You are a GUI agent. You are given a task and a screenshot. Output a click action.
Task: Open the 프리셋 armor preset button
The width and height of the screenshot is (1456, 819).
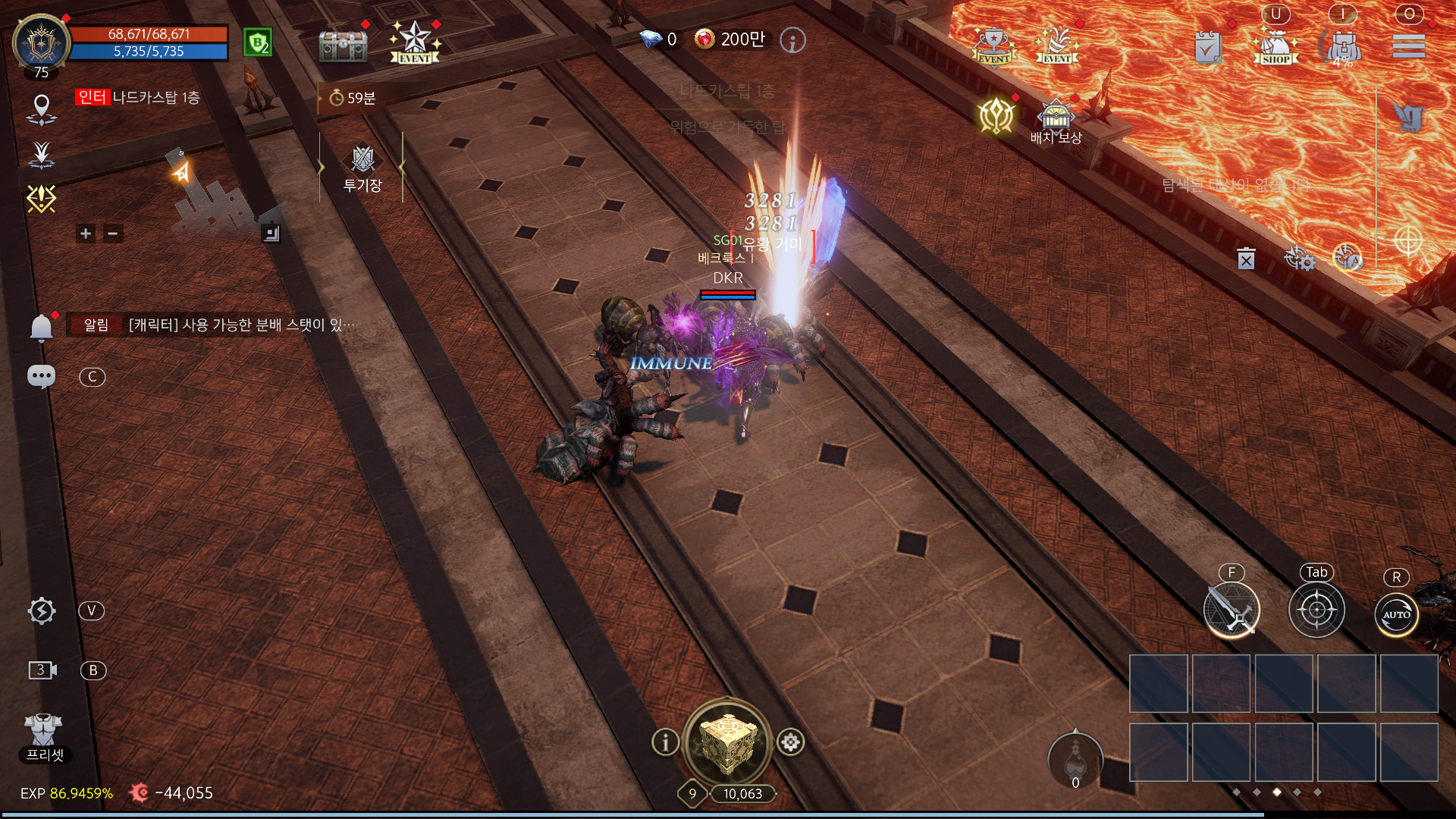coord(43,737)
